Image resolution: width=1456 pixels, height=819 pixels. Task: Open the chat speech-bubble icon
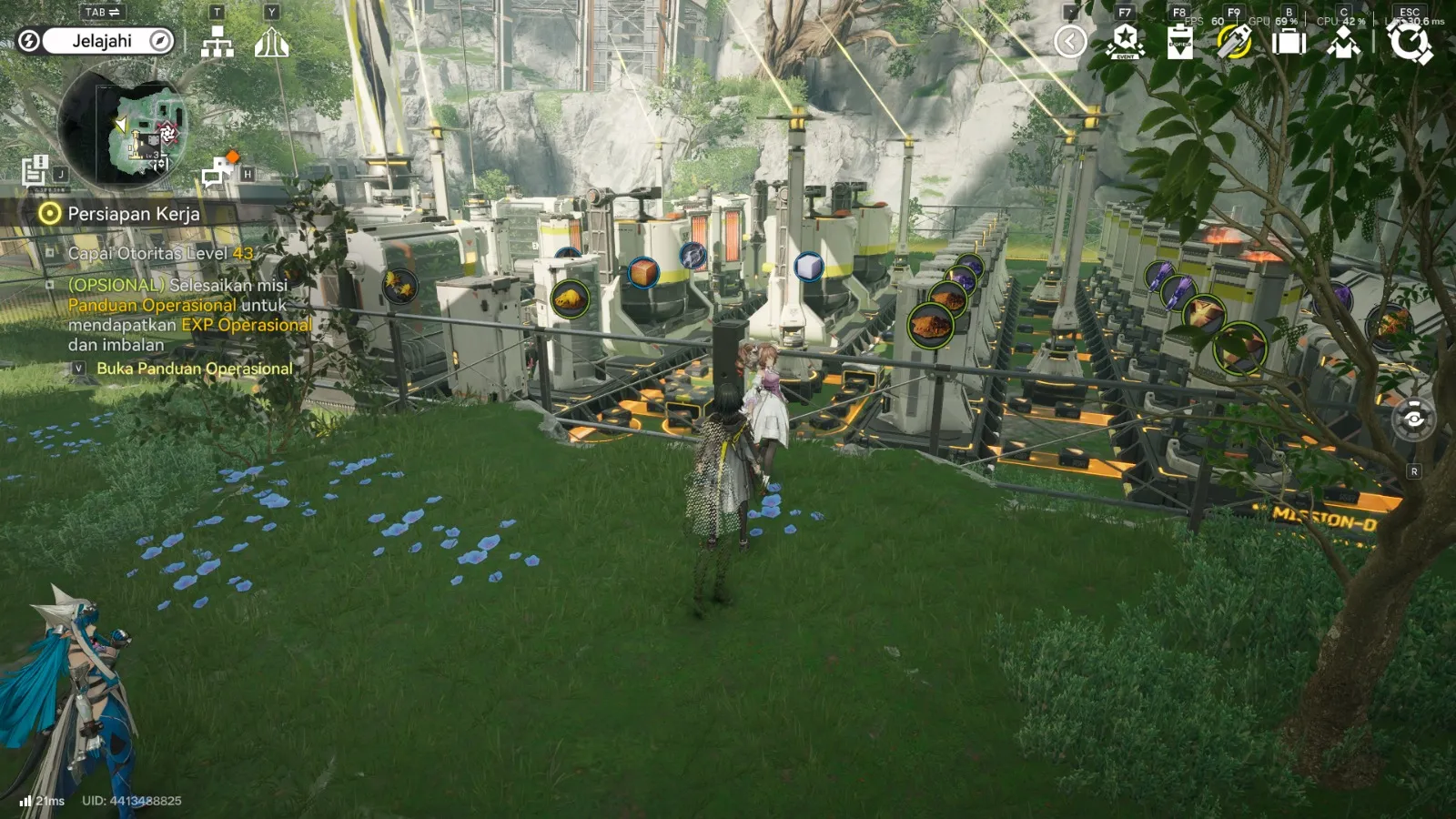pyautogui.click(x=217, y=172)
